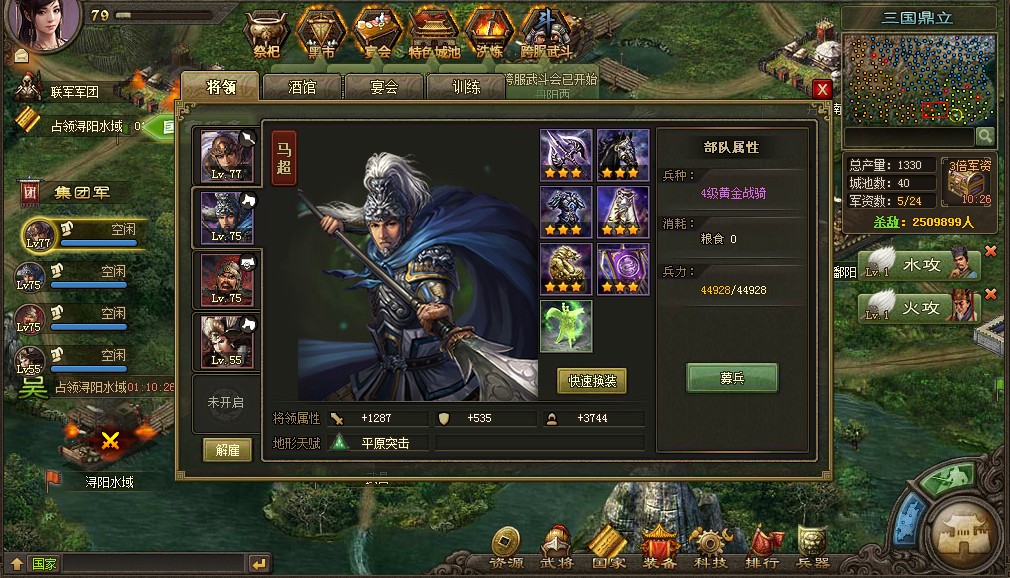Image resolution: width=1010 pixels, height=578 pixels.
Task: Open the 集市 market icon
Action: click(x=322, y=35)
